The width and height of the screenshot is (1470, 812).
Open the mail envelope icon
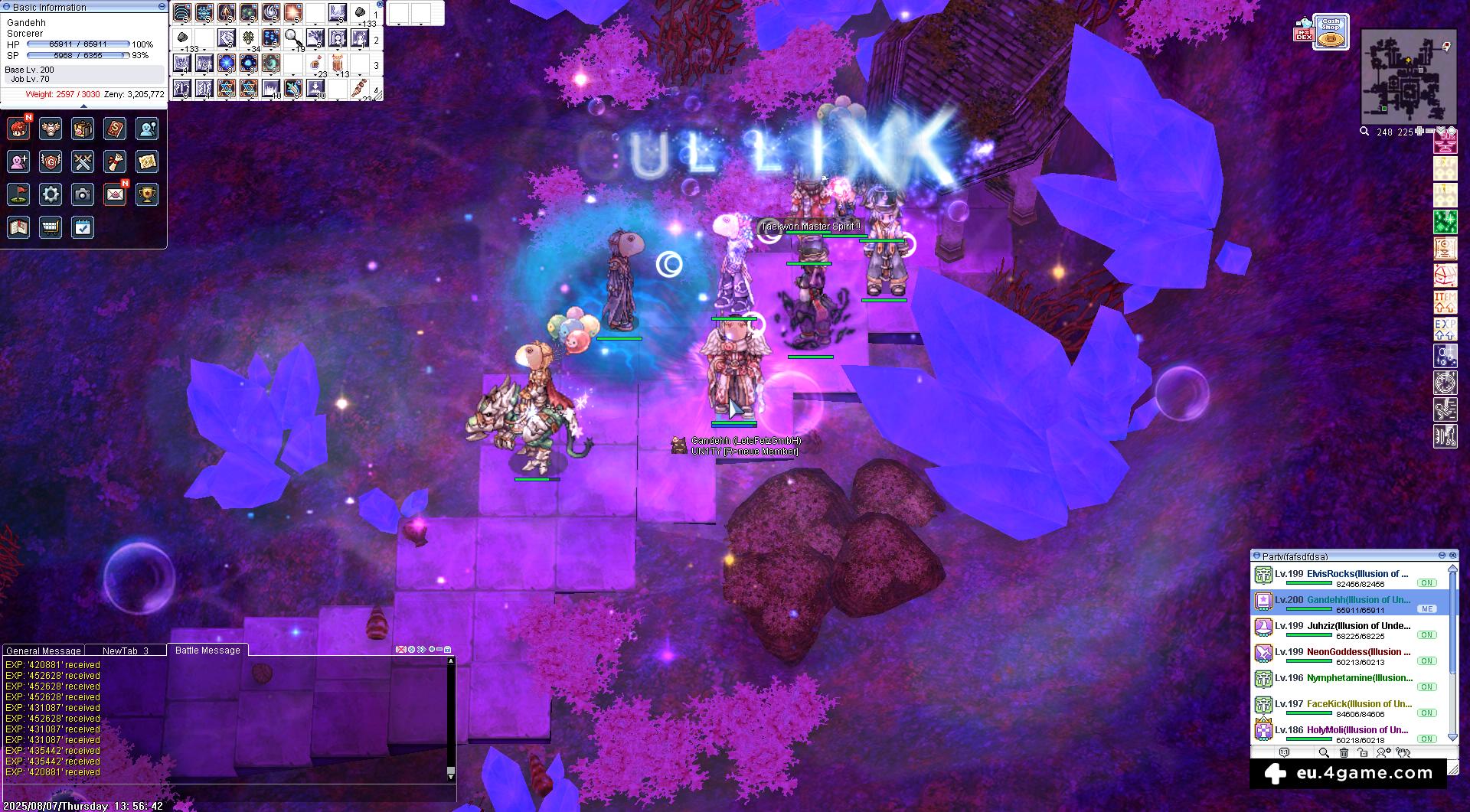(115, 194)
